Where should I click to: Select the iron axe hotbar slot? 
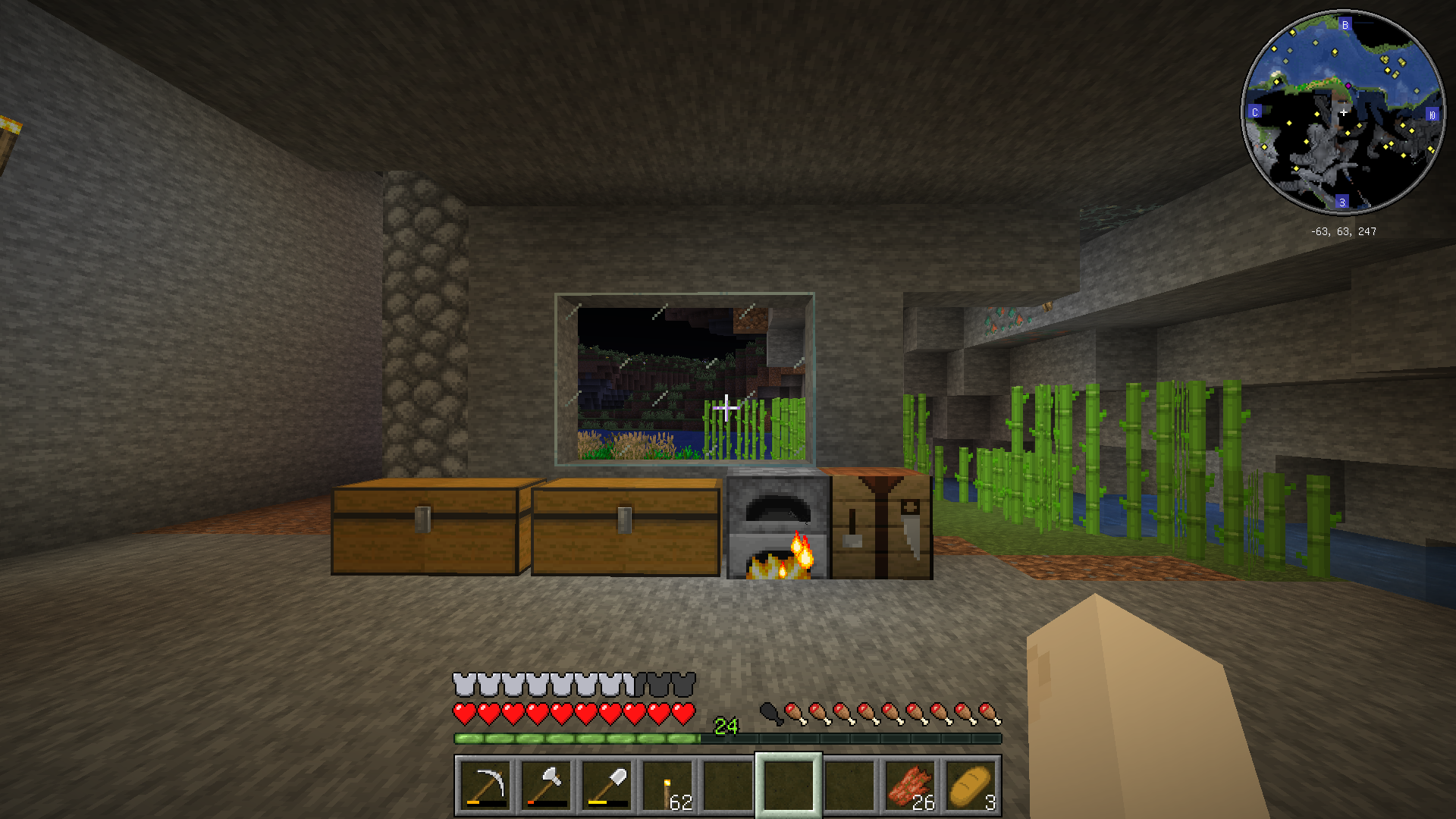pos(546,786)
